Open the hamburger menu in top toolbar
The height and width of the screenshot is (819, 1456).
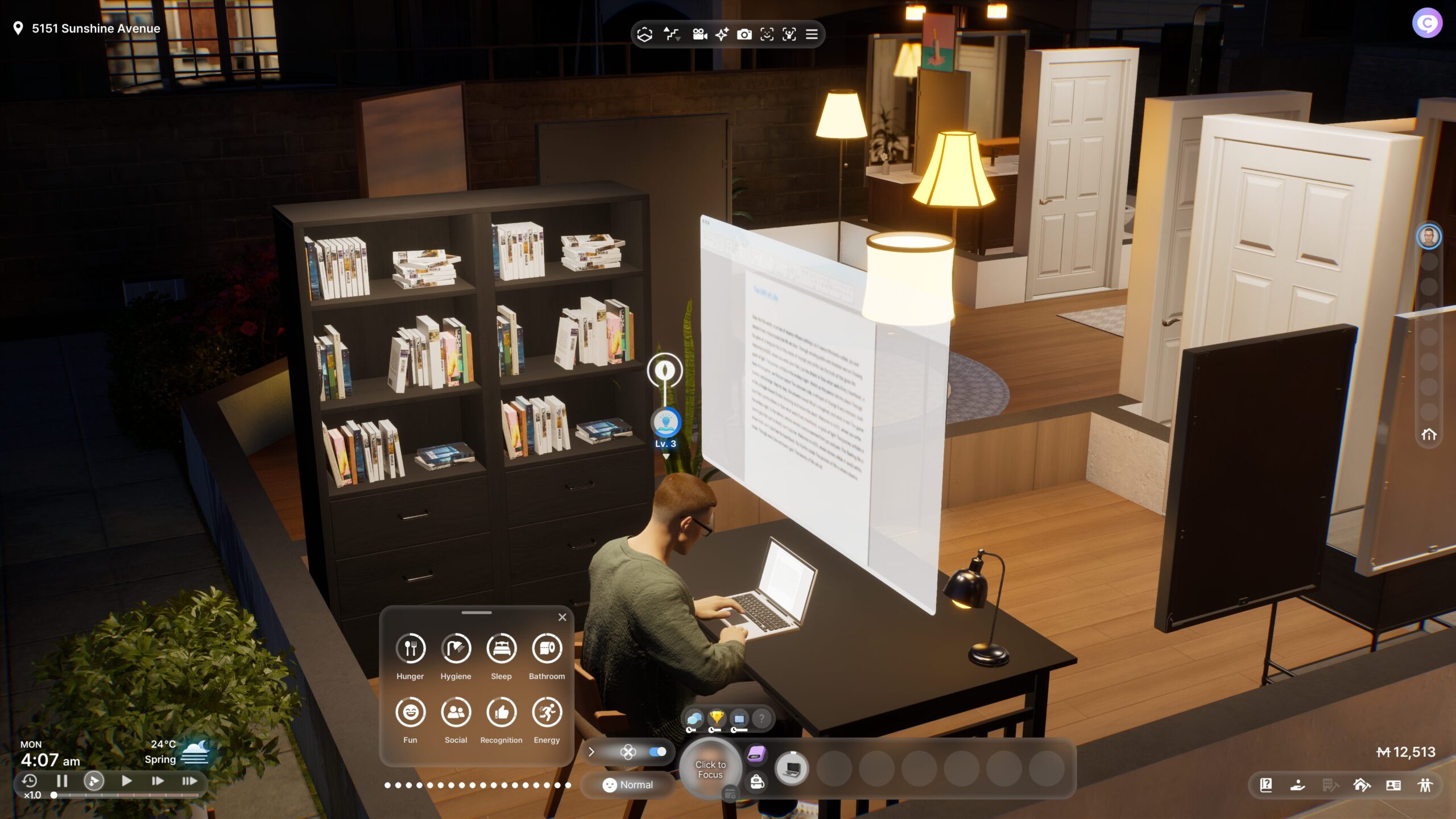point(812,34)
